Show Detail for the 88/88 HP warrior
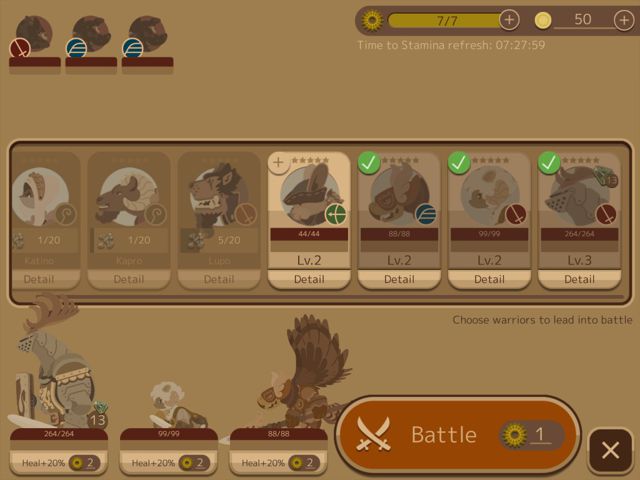Screen dimensions: 640x480 point(398,279)
